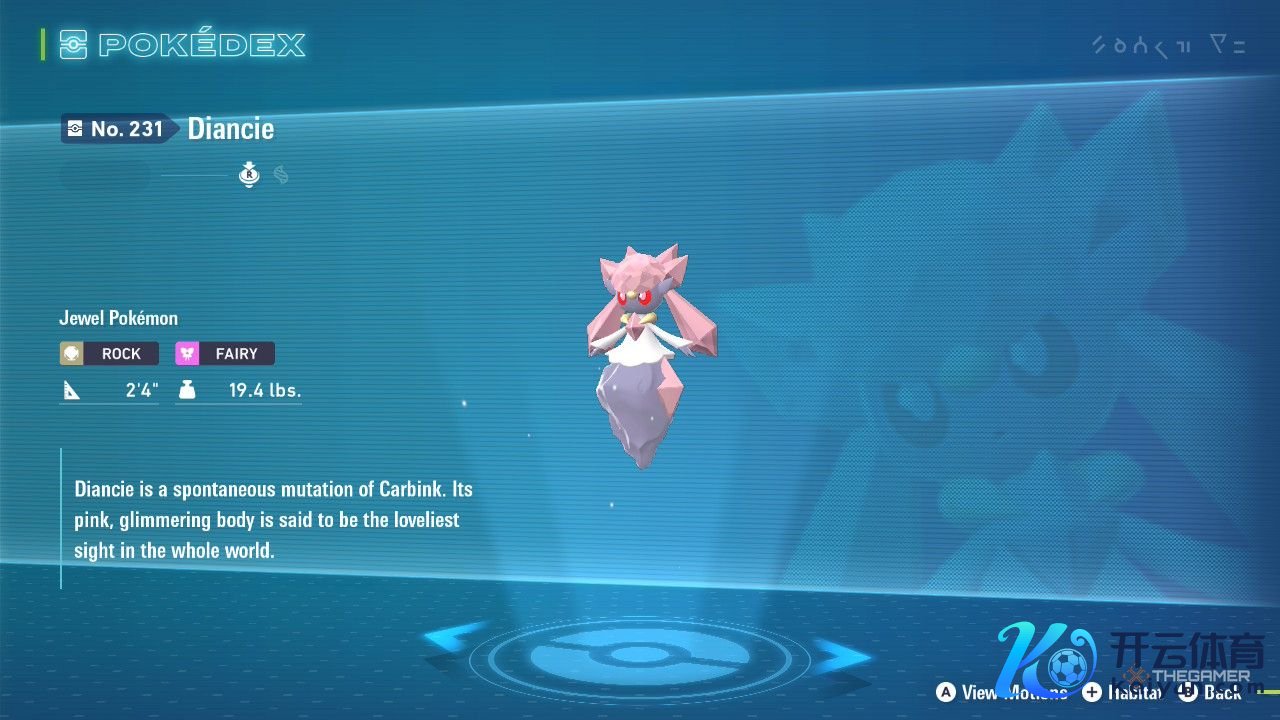Select the right arrow beside the Poké Ball pedestal
Viewport: 1280px width, 720px height.
(x=842, y=656)
